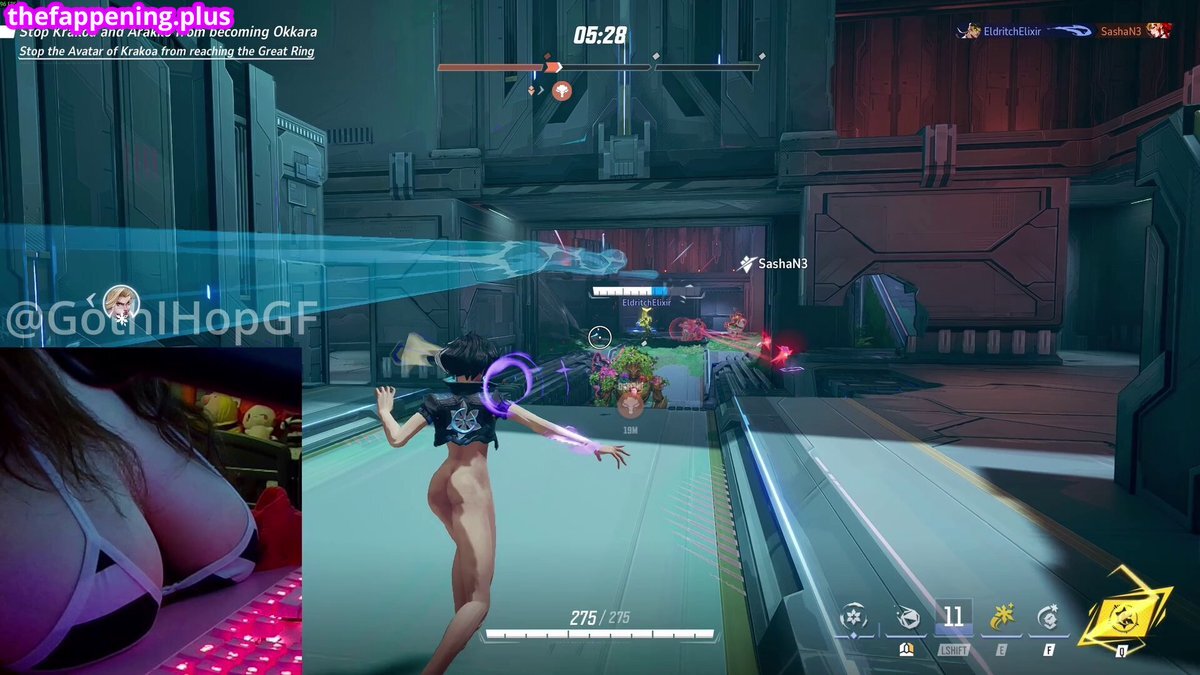The height and width of the screenshot is (675, 1200).
Task: Select the blonde teammate portrait icon
Action: (x=120, y=301)
